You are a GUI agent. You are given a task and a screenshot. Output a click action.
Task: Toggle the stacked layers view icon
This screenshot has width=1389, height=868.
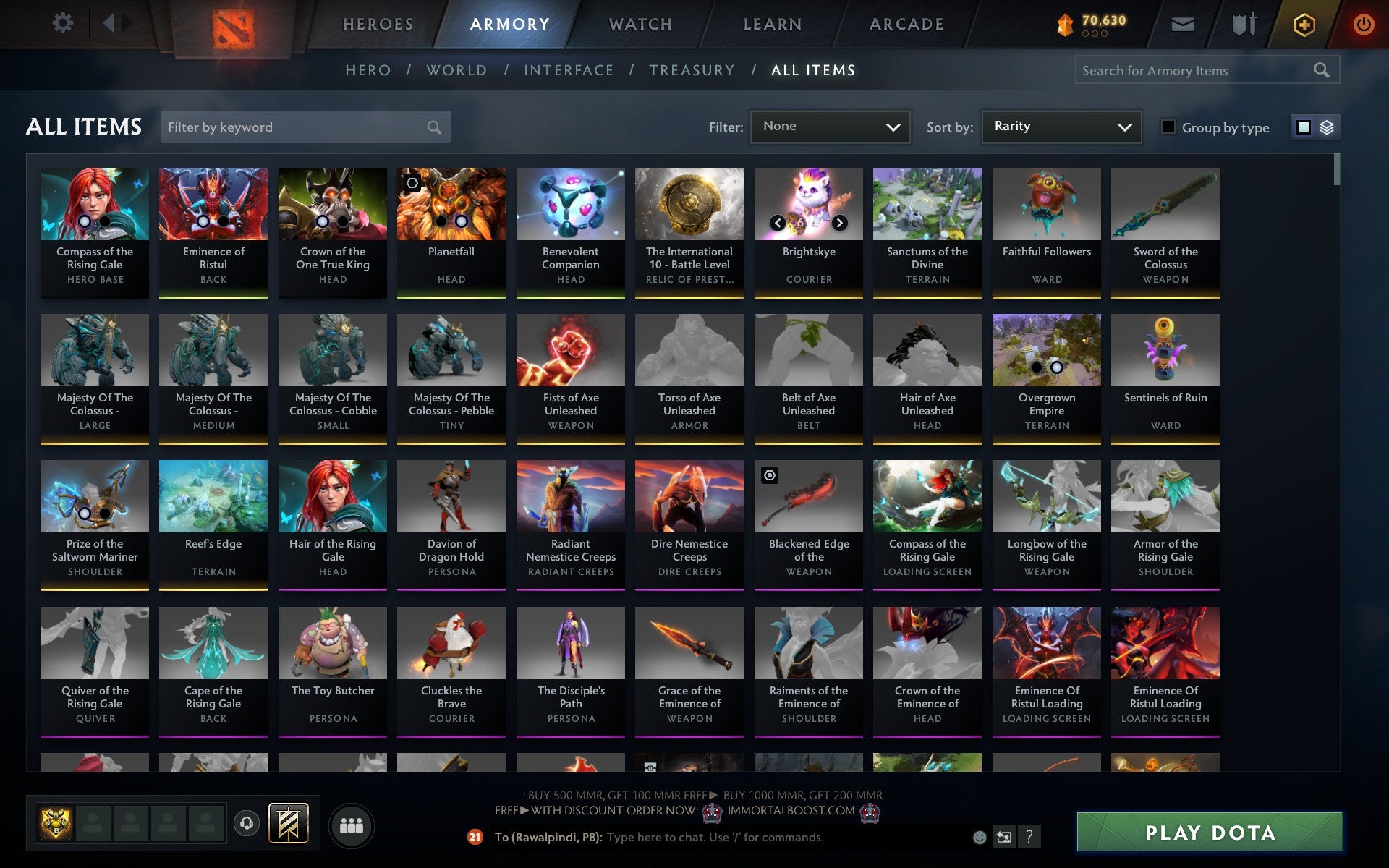[1326, 127]
